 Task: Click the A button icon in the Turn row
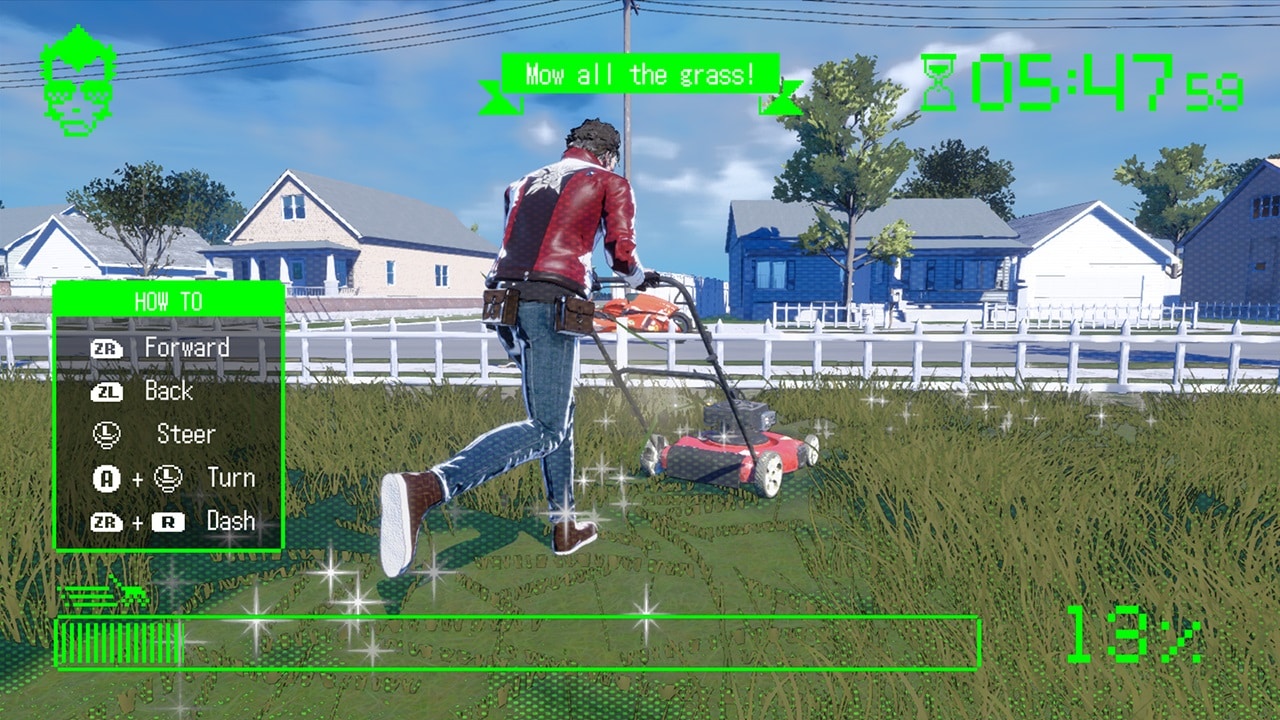(x=106, y=477)
